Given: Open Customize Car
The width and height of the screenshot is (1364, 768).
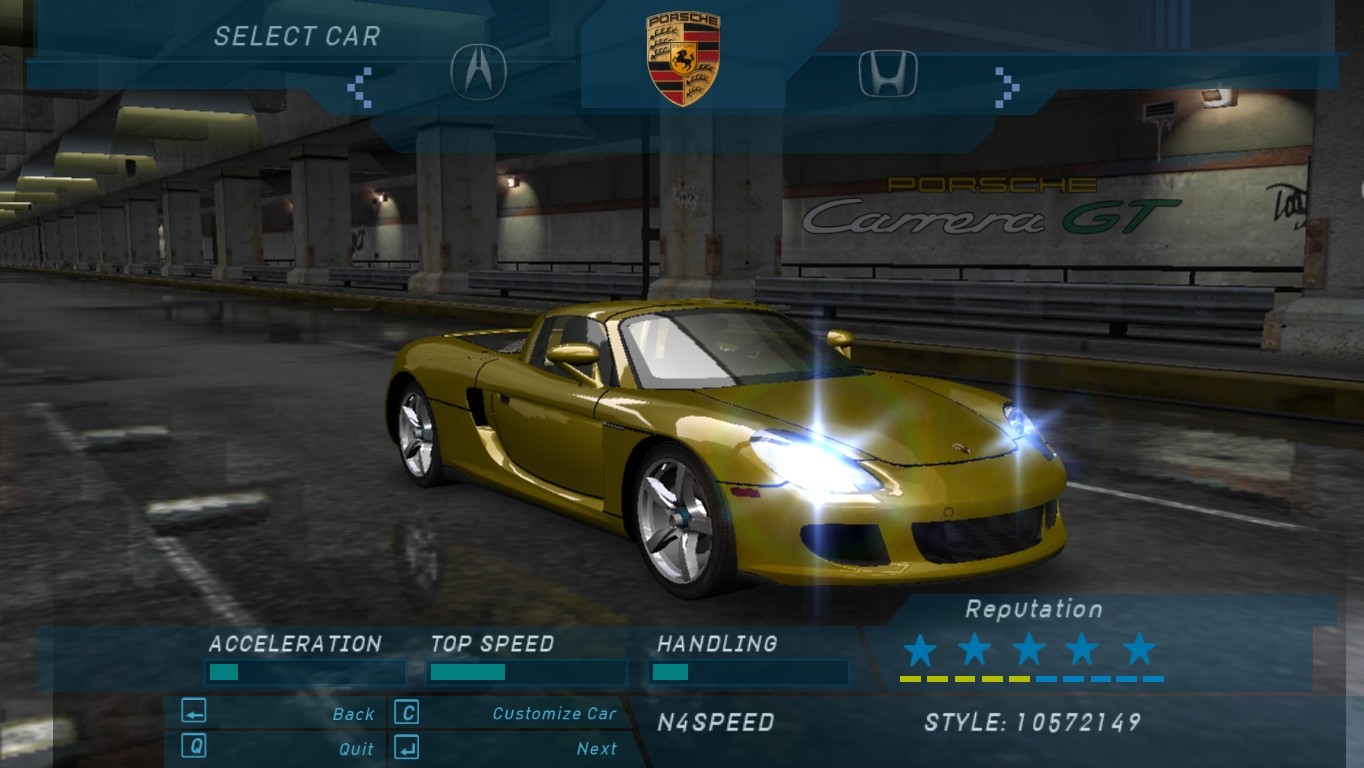Looking at the screenshot, I should pos(554,713).
